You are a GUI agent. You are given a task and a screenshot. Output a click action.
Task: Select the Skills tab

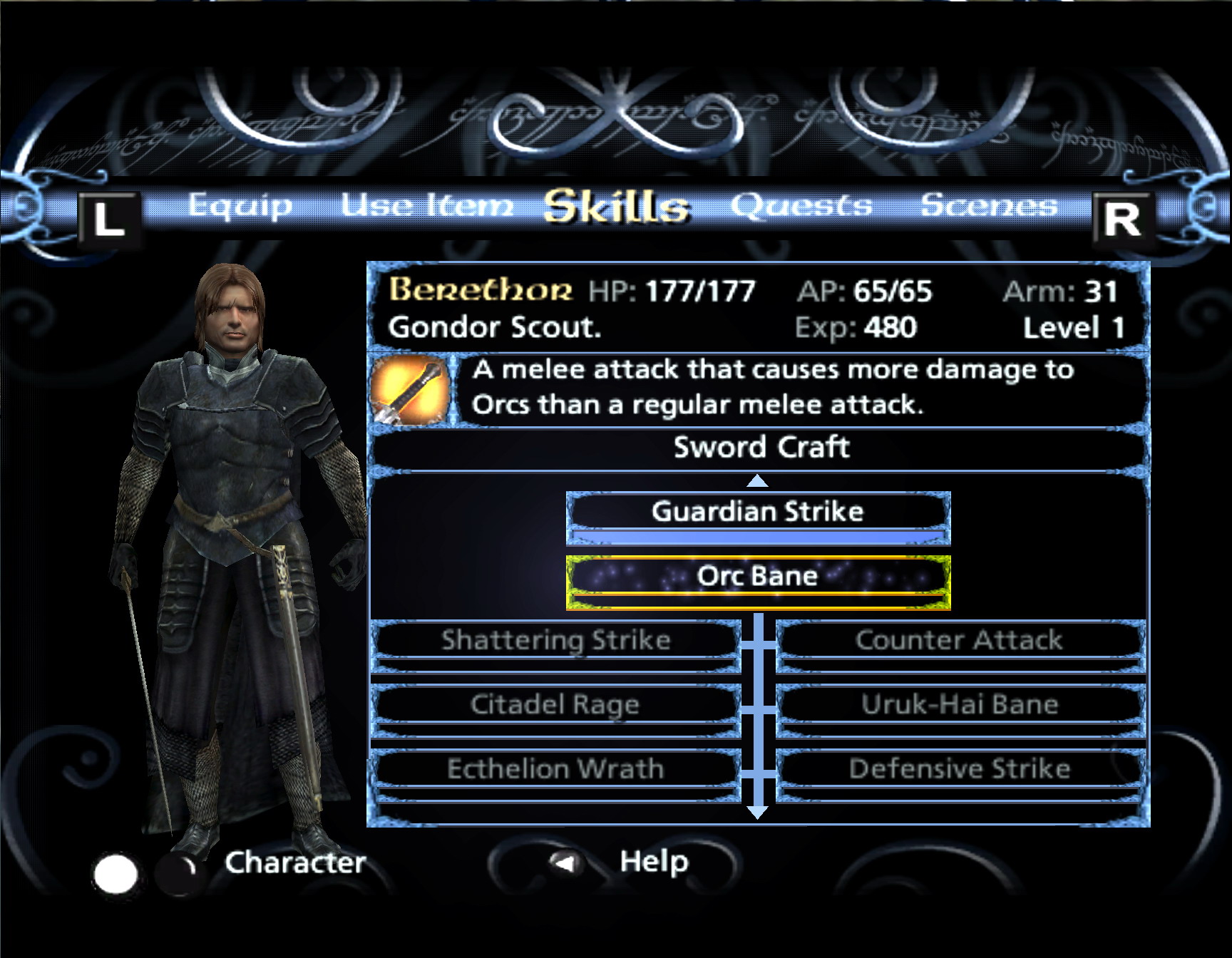pyautogui.click(x=616, y=207)
